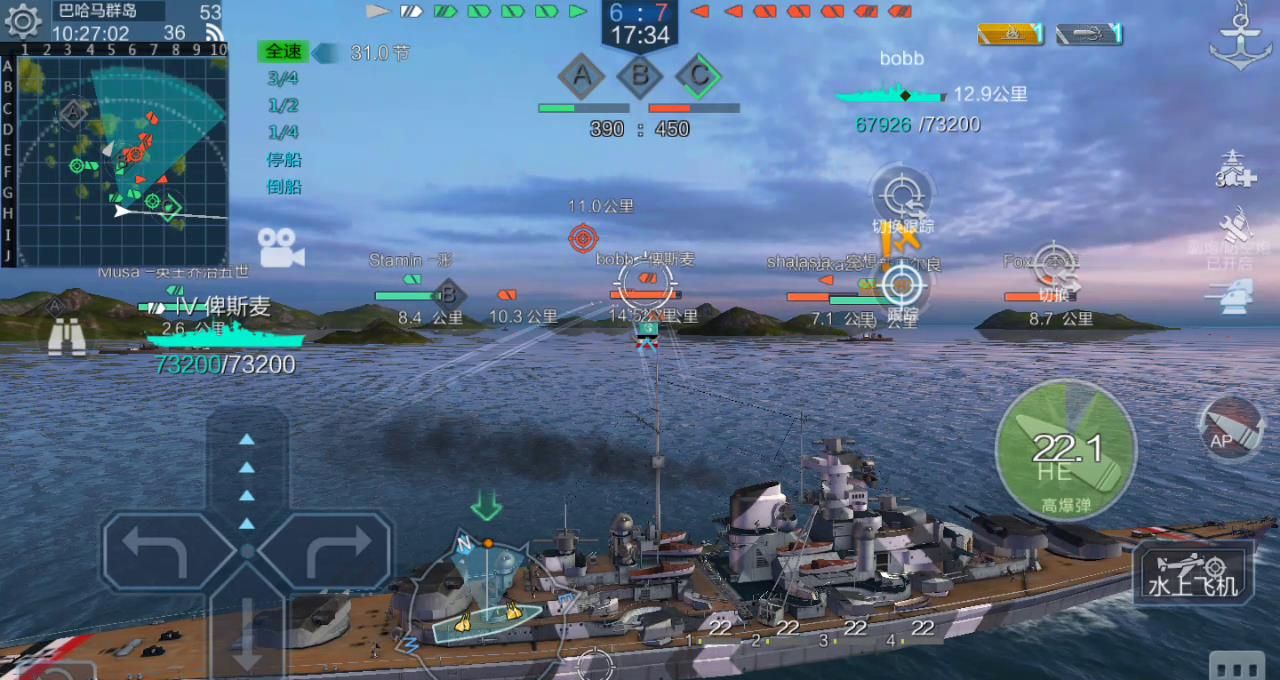Switch to 1/4 speed

coord(283,132)
